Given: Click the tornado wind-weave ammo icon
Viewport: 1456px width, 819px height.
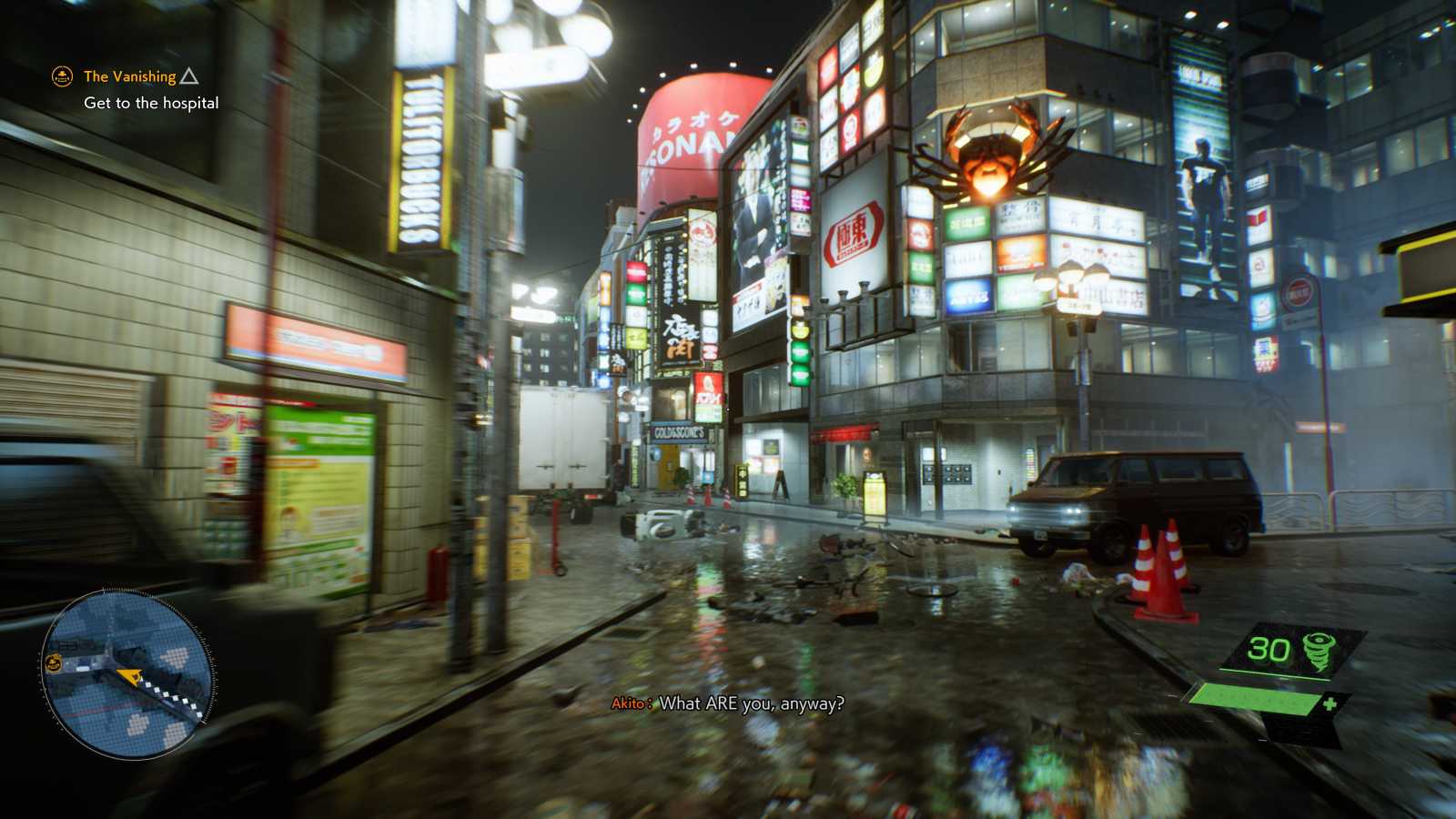Looking at the screenshot, I should pyautogui.click(x=1319, y=650).
